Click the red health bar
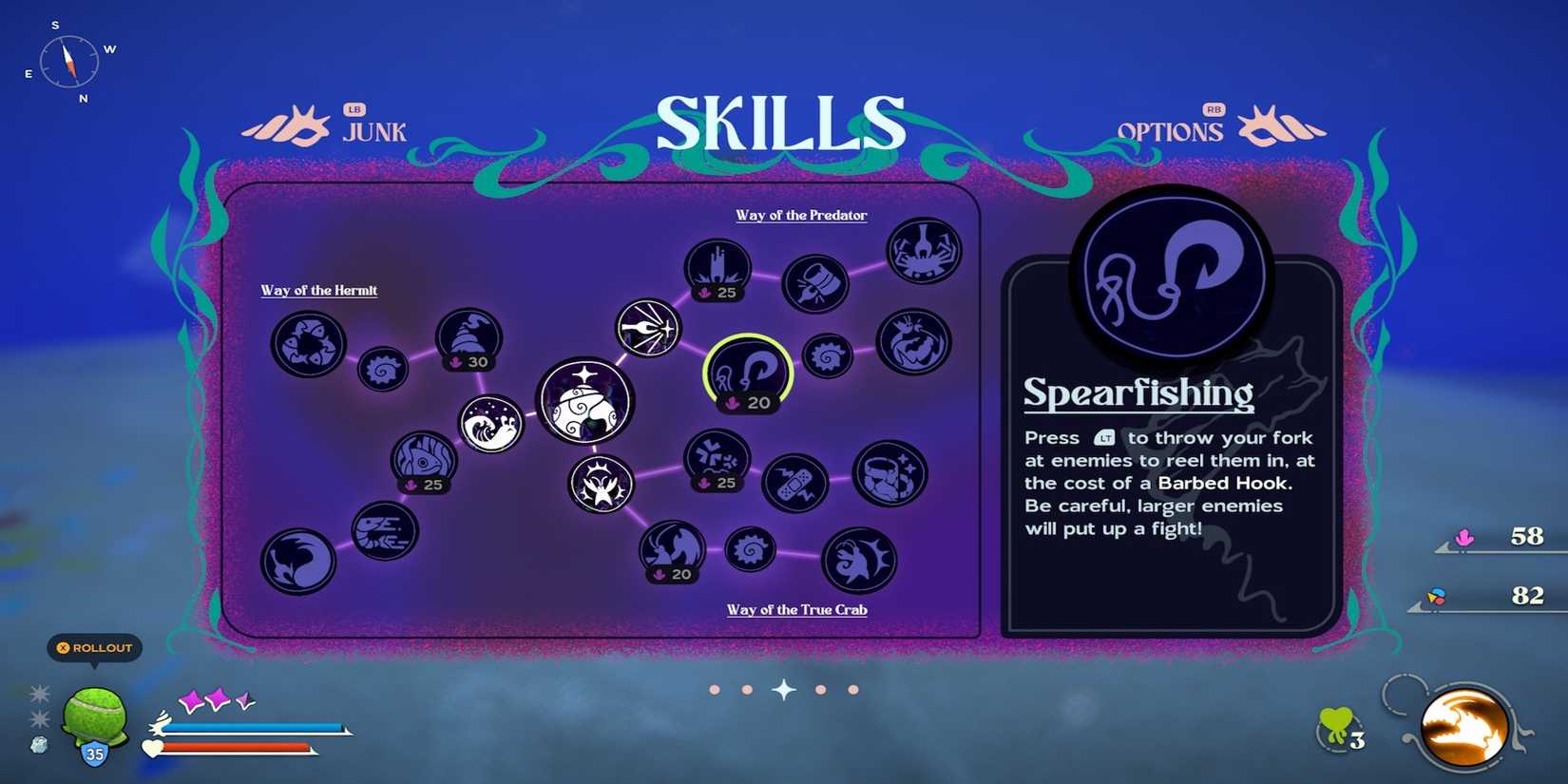 coord(238,748)
